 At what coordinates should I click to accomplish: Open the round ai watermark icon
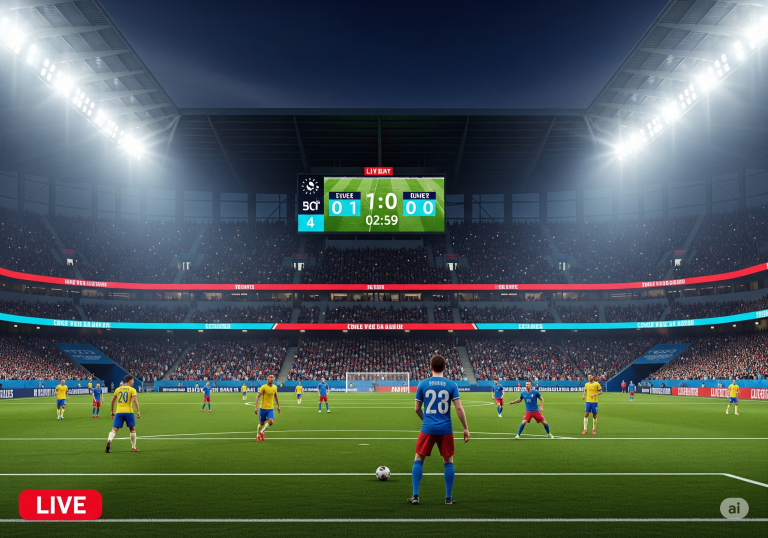pos(734,508)
